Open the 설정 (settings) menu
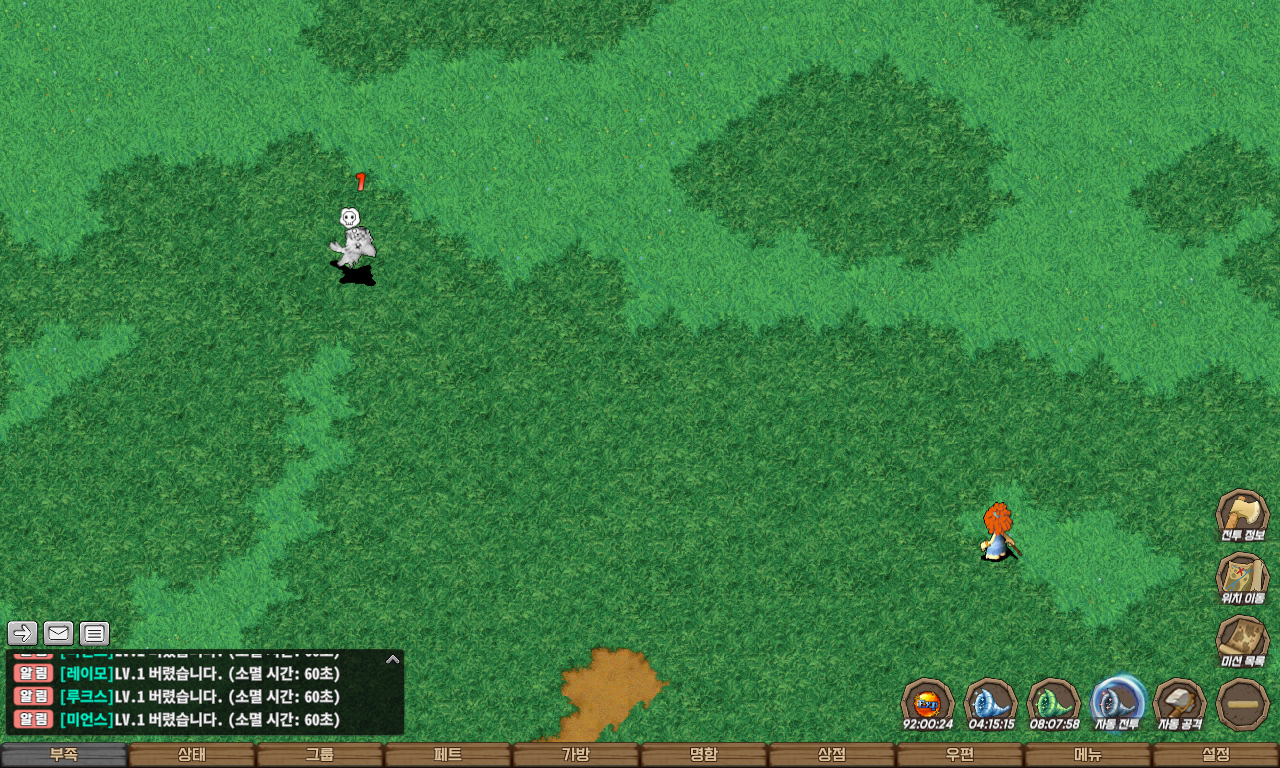Image resolution: width=1280 pixels, height=768 pixels. point(1216,755)
